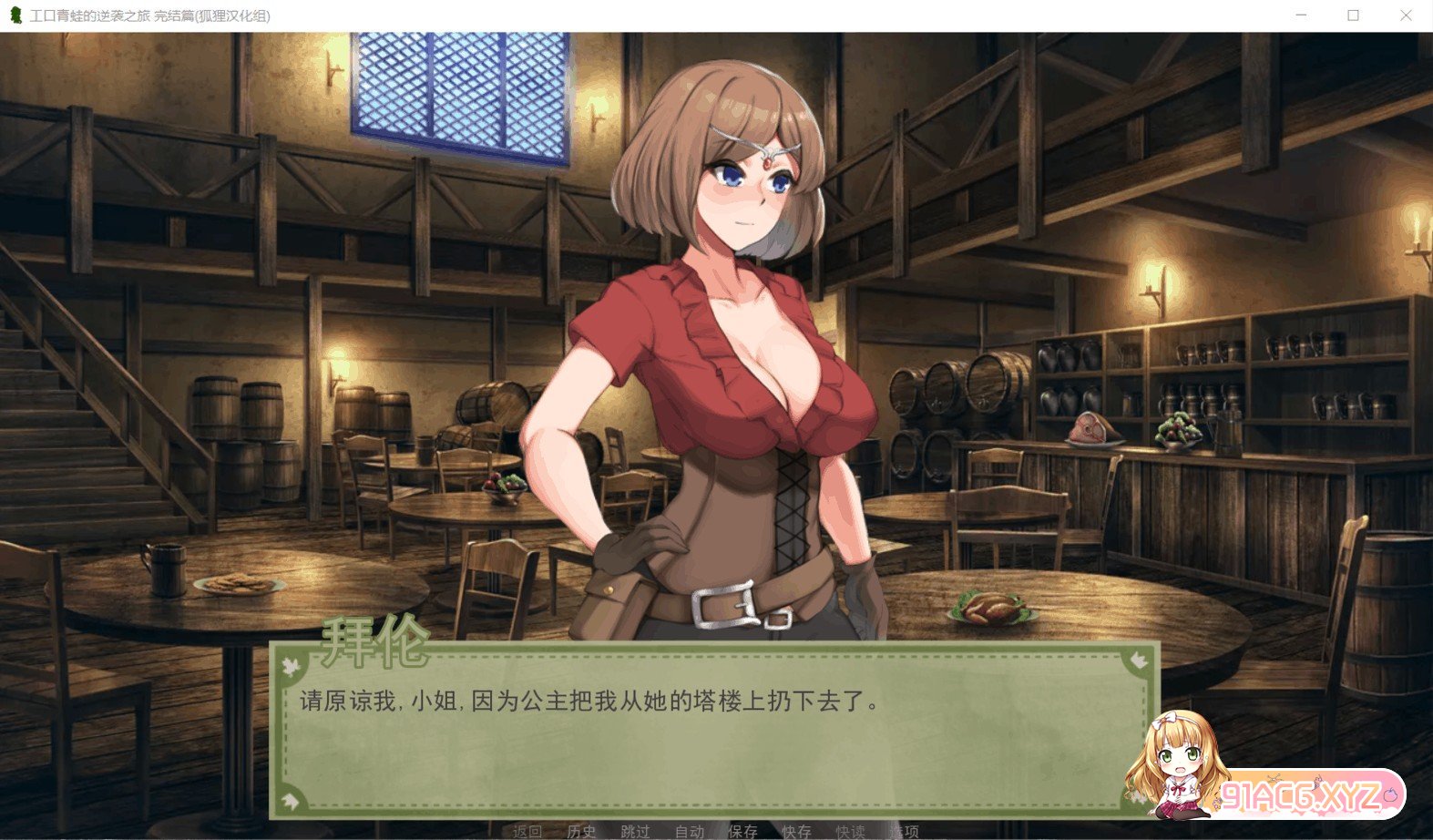The width and height of the screenshot is (1433, 840).
Task: Go back with the 返回 button
Action: point(527,831)
